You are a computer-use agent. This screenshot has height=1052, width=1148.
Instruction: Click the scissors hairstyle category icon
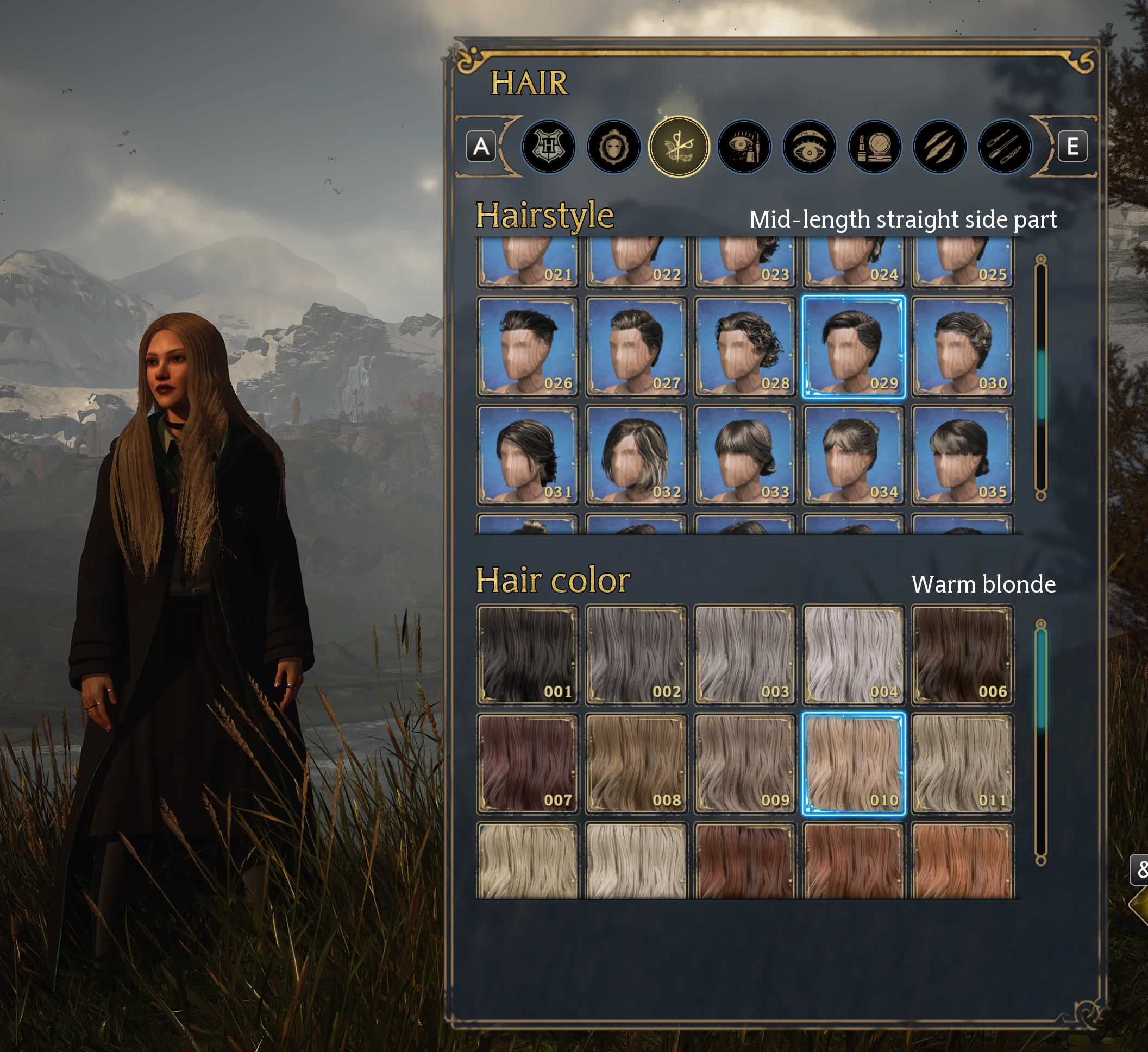point(680,147)
